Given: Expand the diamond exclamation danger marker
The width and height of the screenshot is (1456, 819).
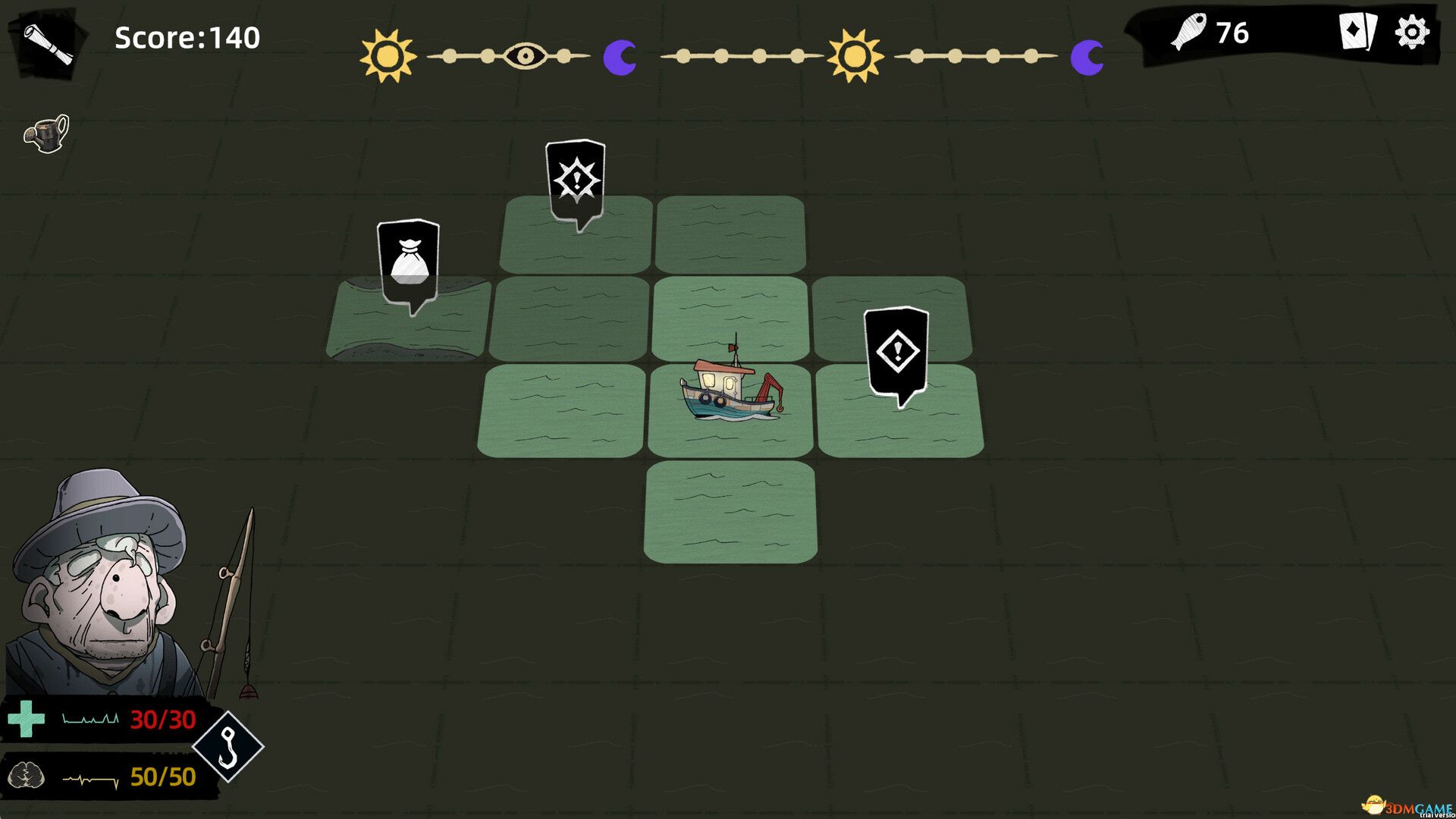Looking at the screenshot, I should click(x=896, y=350).
